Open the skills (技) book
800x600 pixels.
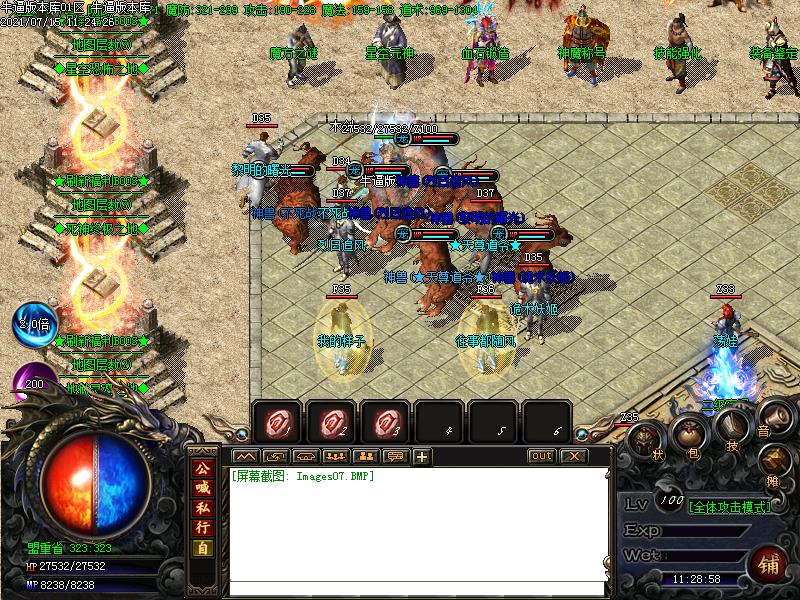[730, 429]
